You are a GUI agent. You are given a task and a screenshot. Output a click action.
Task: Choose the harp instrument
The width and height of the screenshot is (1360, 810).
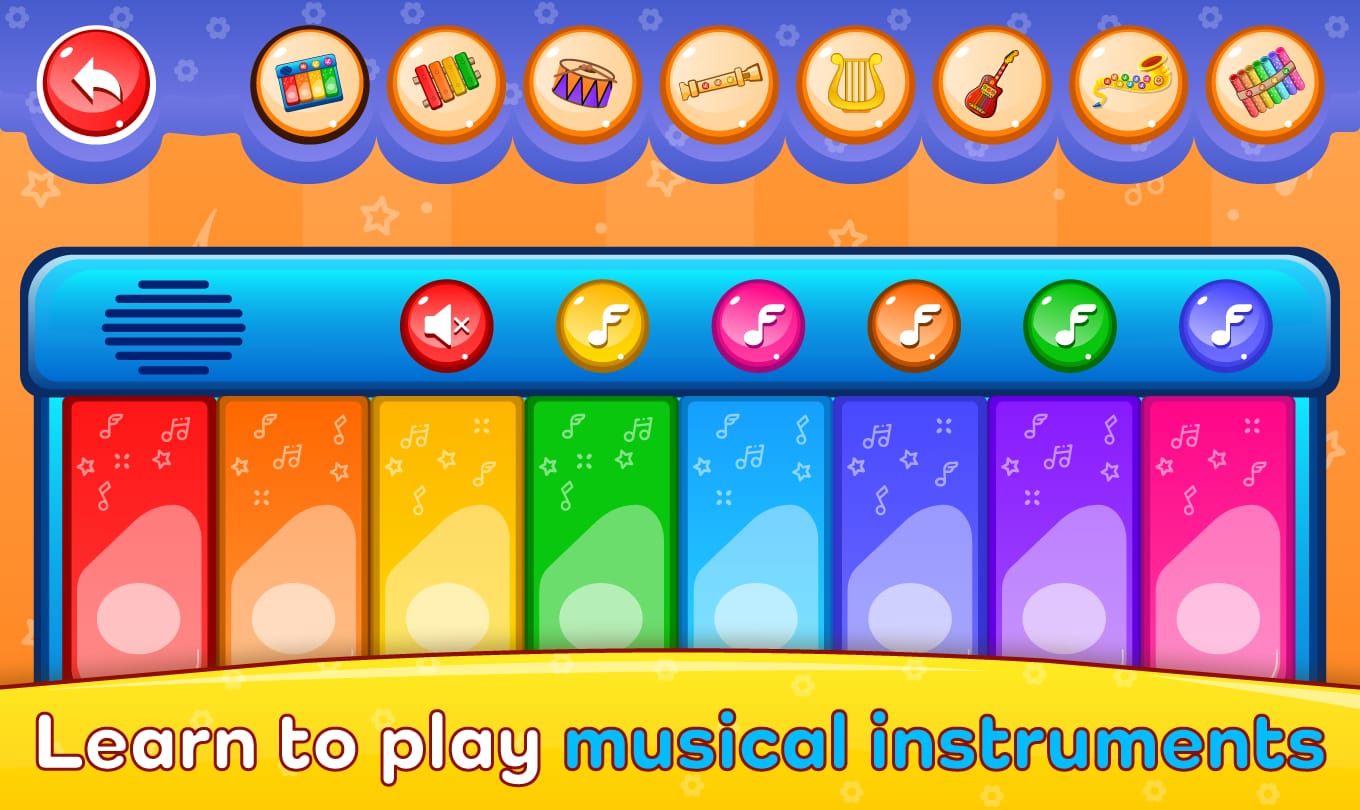tap(854, 85)
